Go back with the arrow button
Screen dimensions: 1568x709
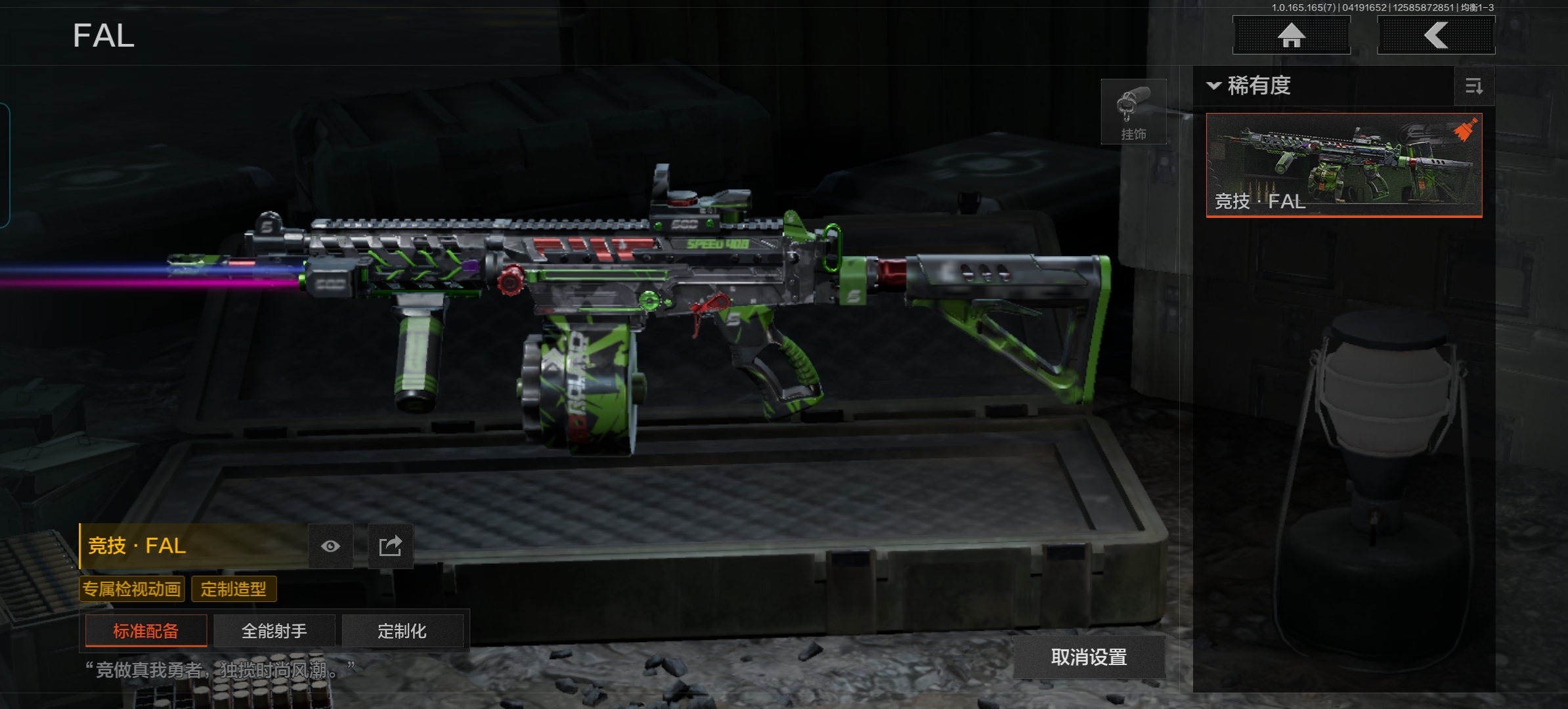pos(1435,35)
